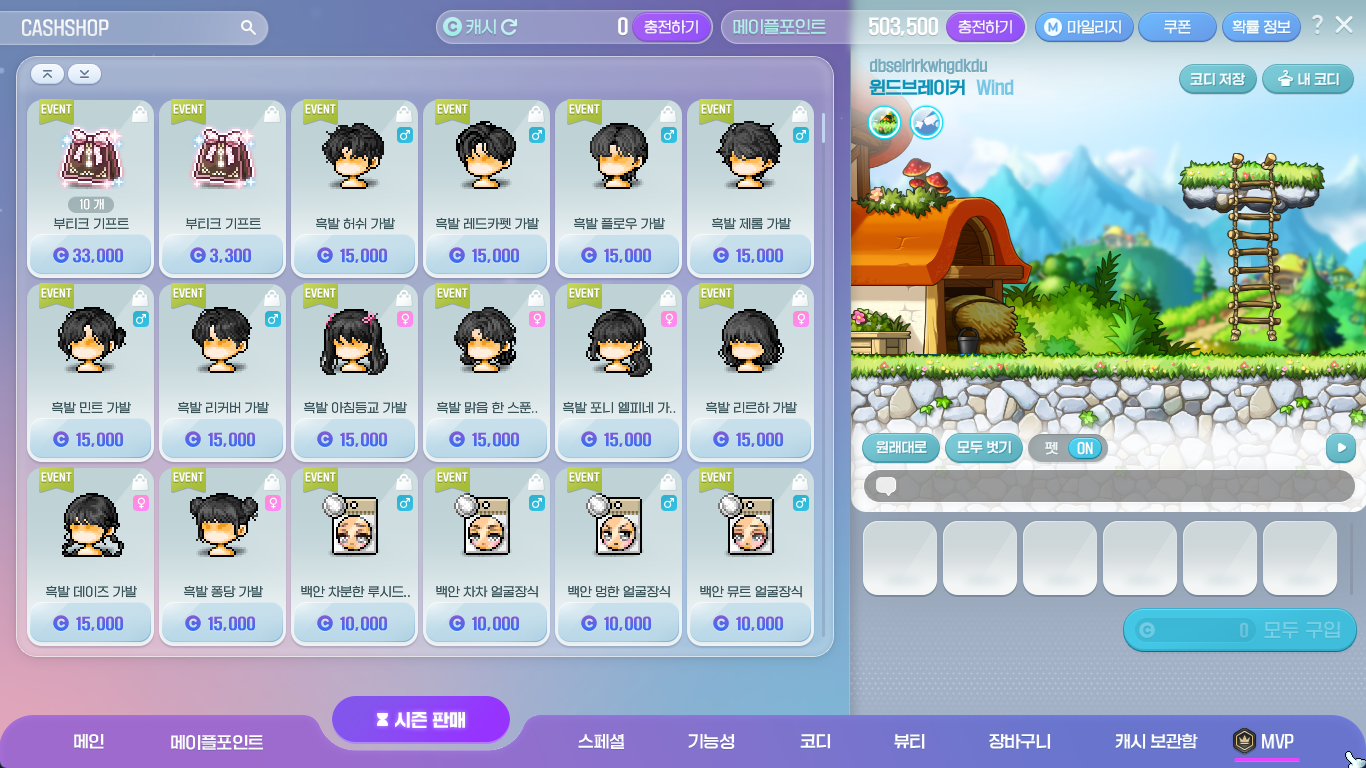Screen dimensions: 1366x768
Task: Buy everything with 모두 구입
Action: (1240, 630)
